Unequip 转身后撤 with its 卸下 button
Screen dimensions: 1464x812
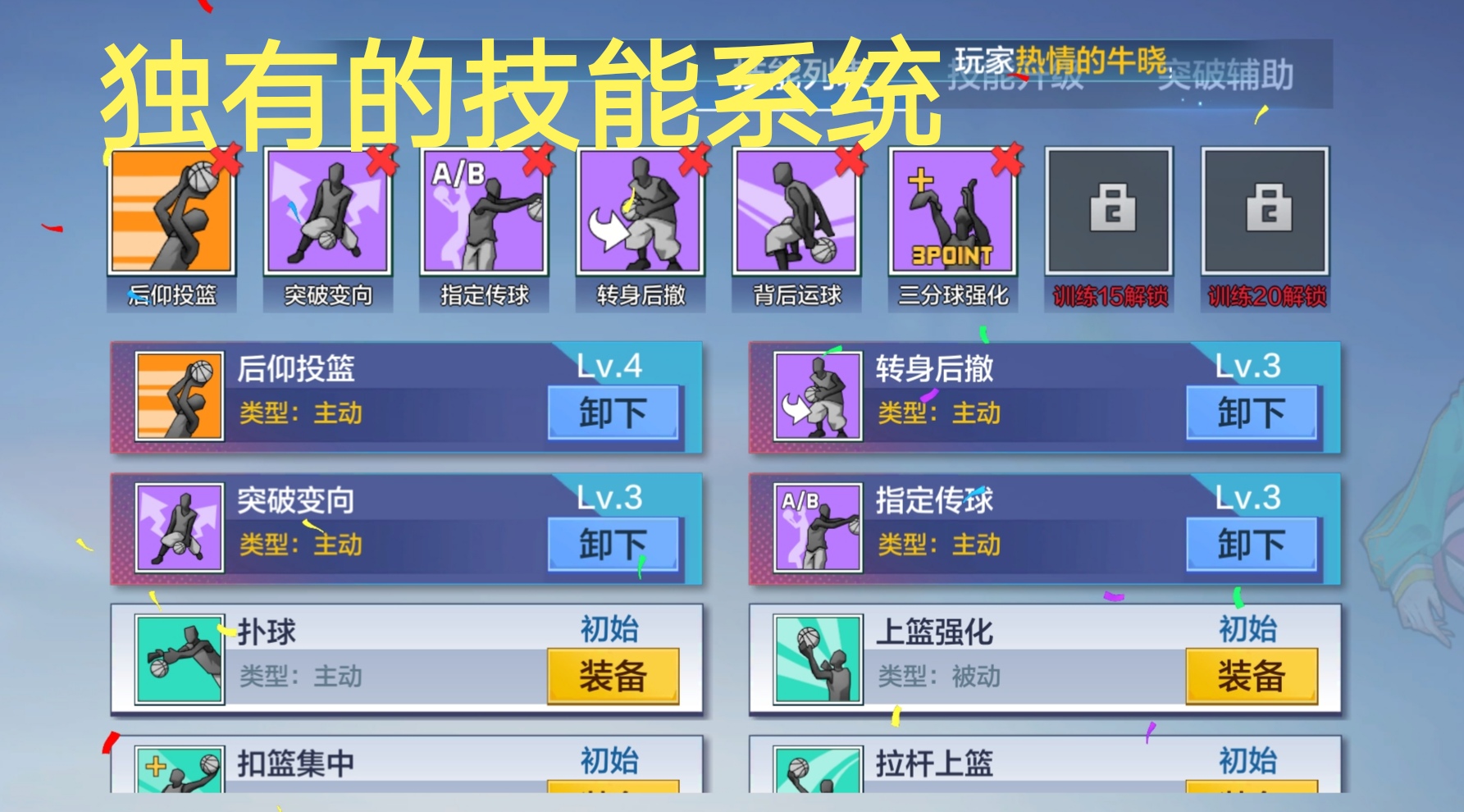coord(1252,413)
